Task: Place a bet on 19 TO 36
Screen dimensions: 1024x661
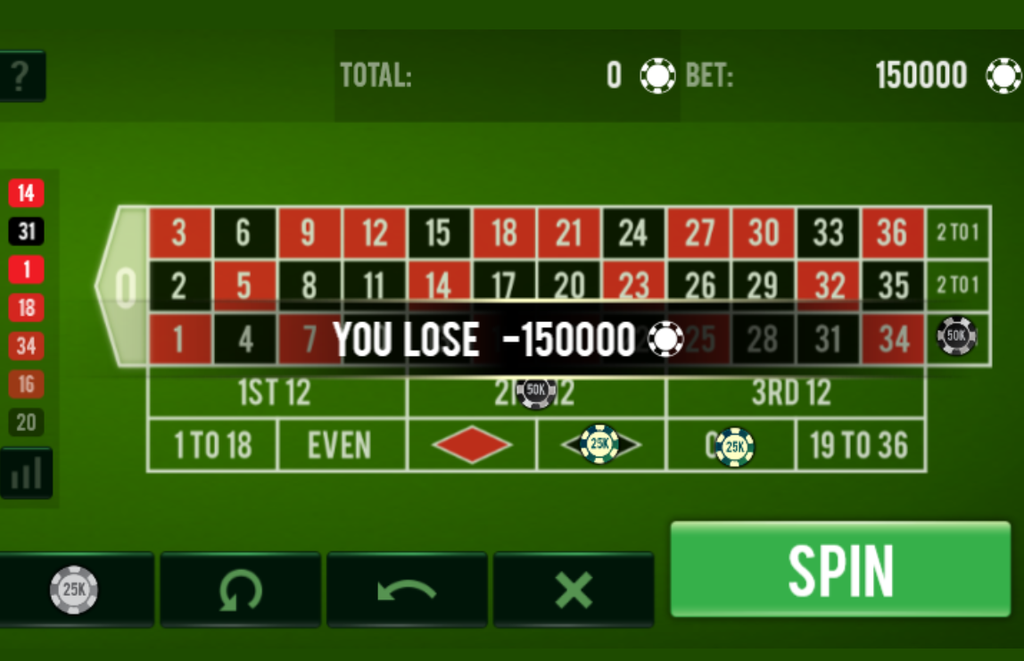Action: click(x=860, y=445)
